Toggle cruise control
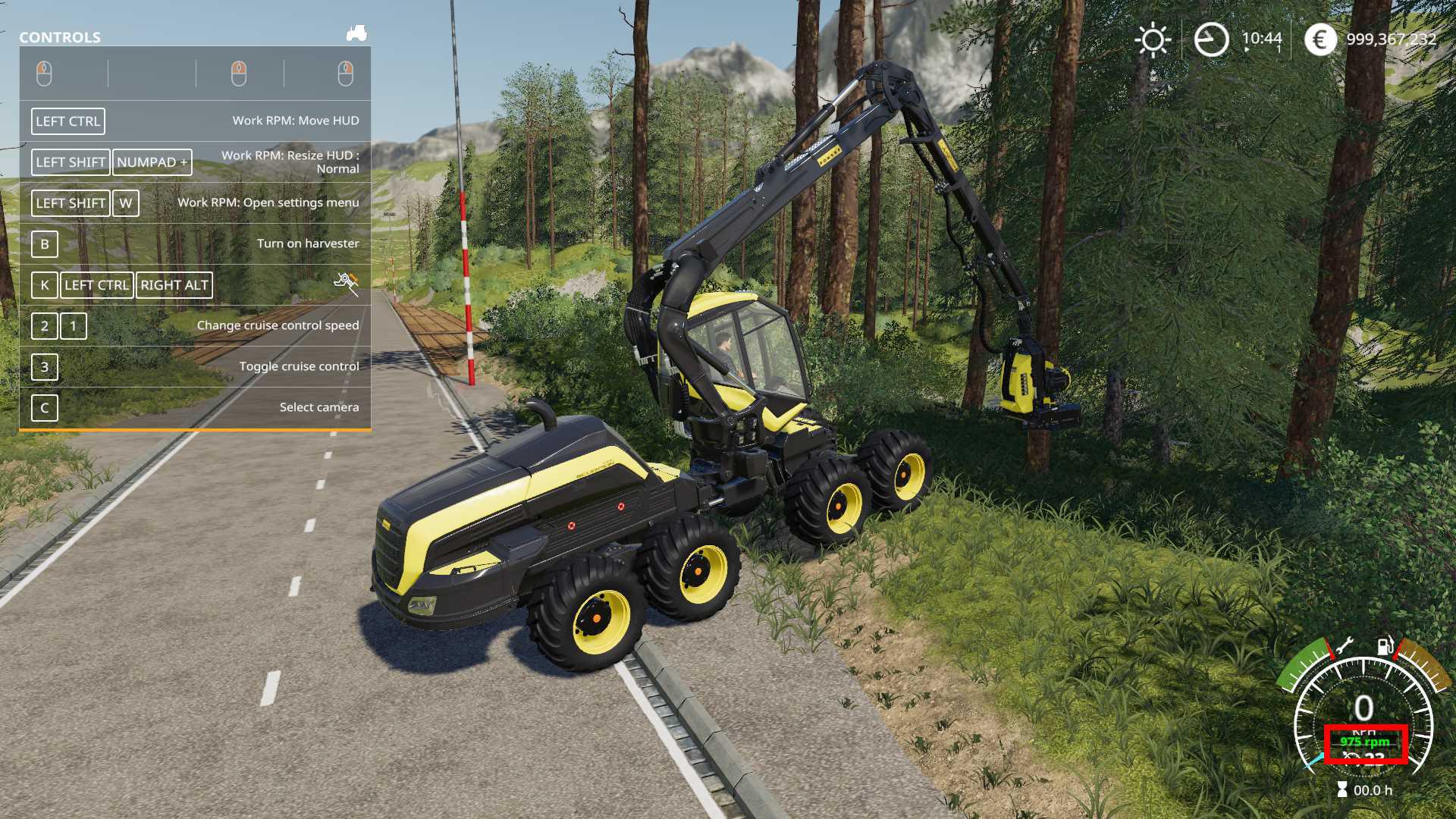This screenshot has width=1456, height=819. pos(44,369)
